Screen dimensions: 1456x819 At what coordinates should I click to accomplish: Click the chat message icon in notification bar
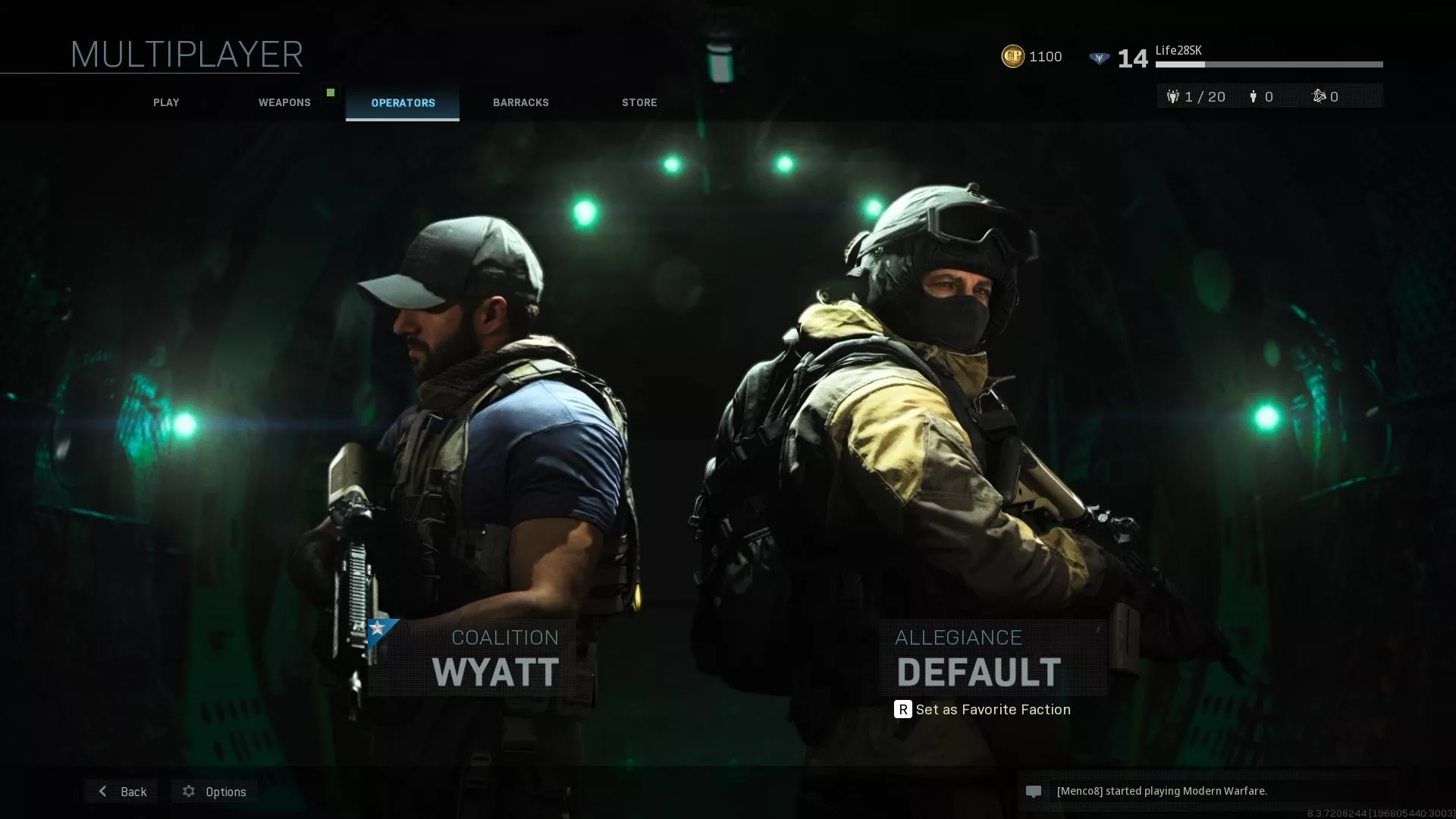[x=1033, y=791]
